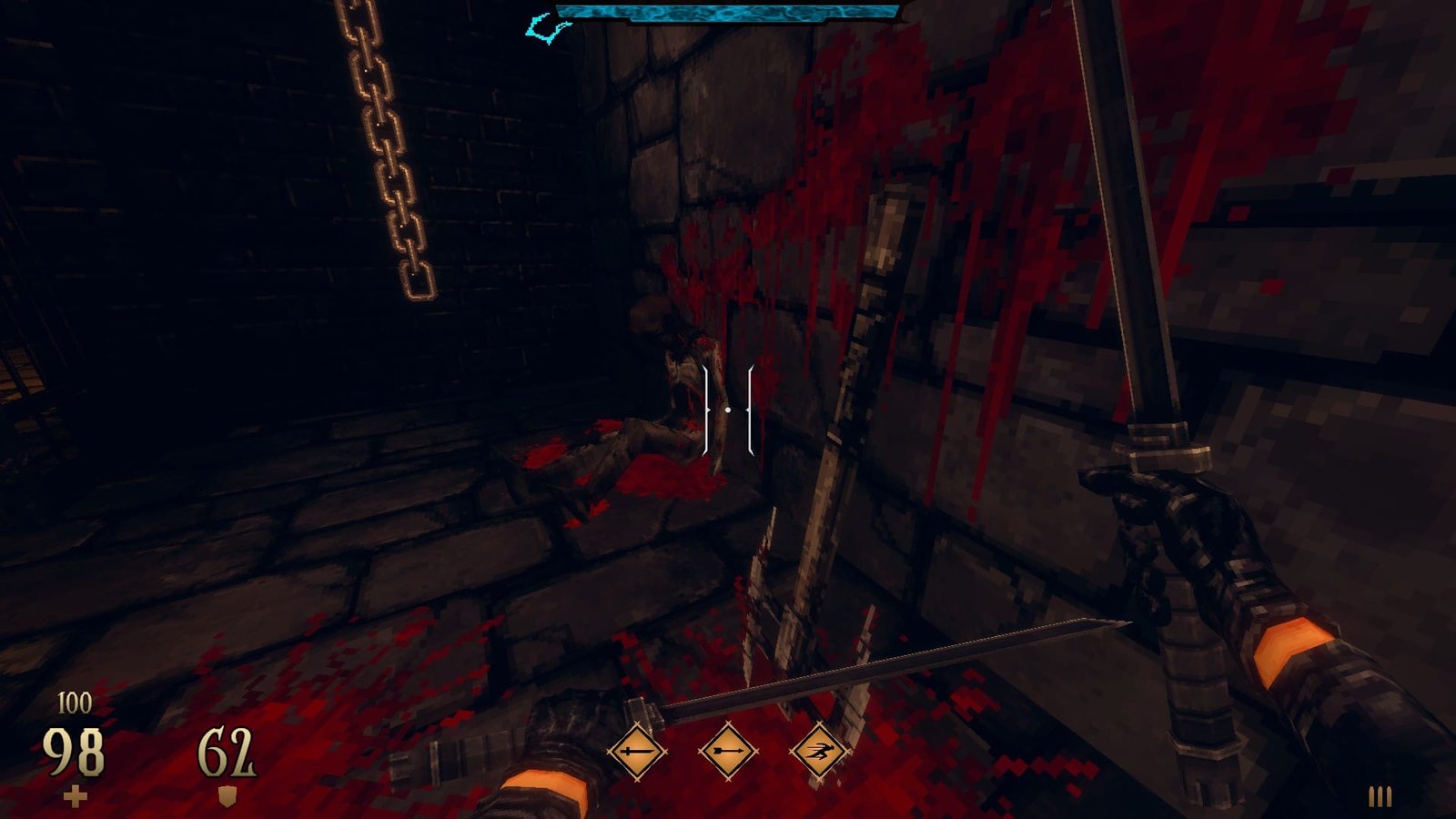Activate the arrow ability diamond icon
The width and height of the screenshot is (1456, 819).
pos(728,752)
